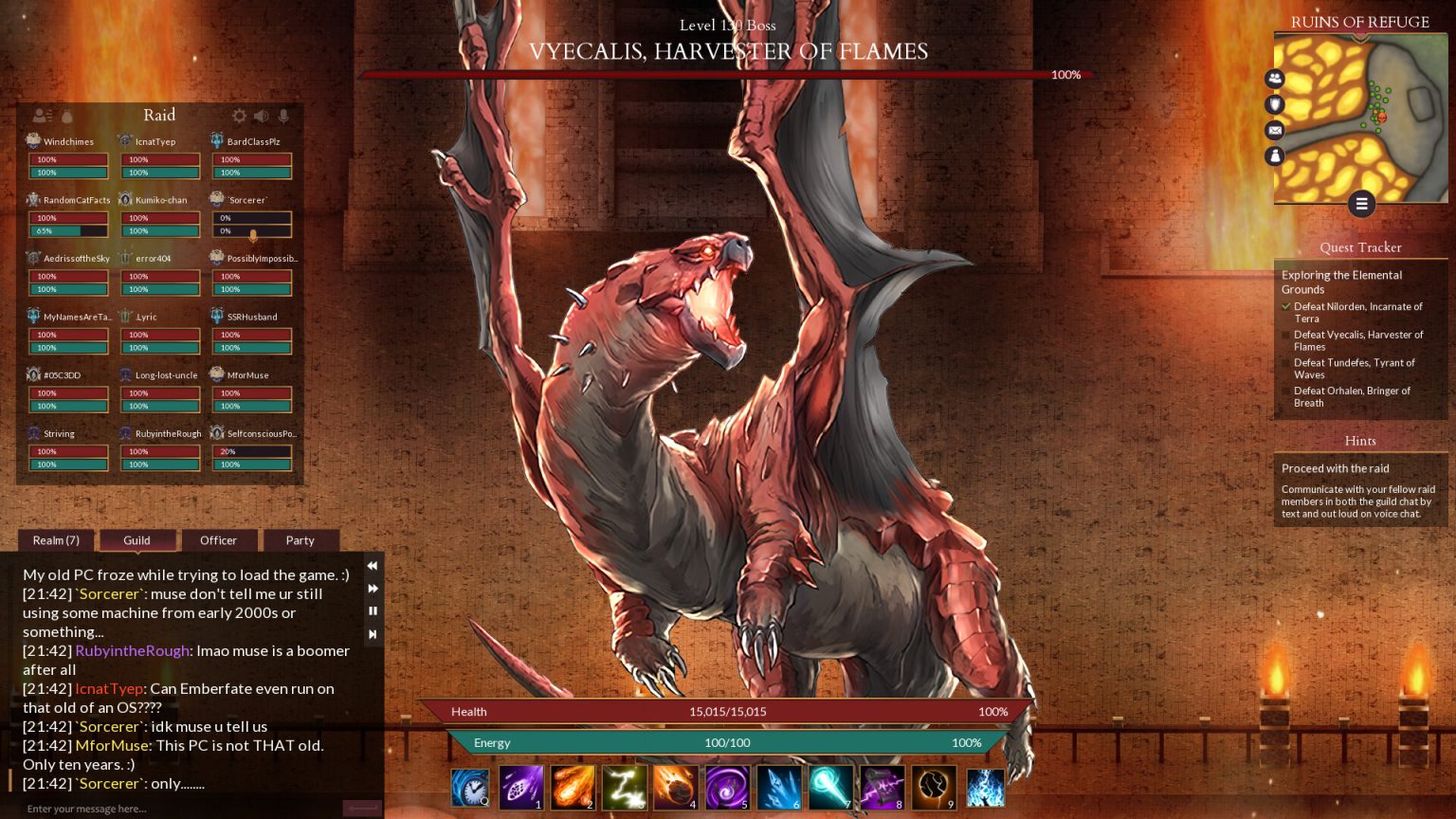This screenshot has width=1456, height=819.
Task: Click RubyintheRough's name in chat
Action: [x=133, y=651]
